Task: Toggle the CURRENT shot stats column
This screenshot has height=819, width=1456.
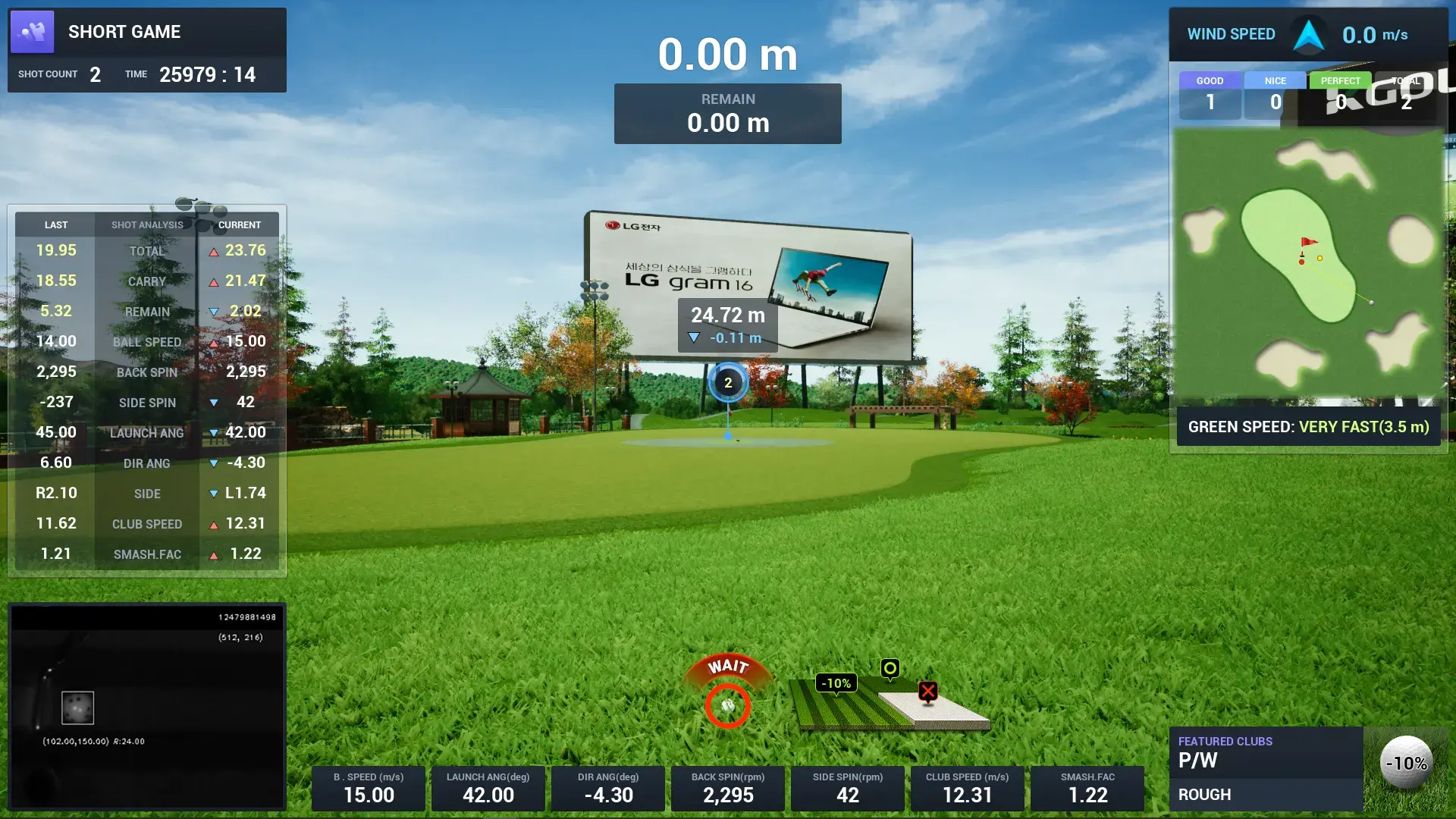Action: tap(239, 224)
